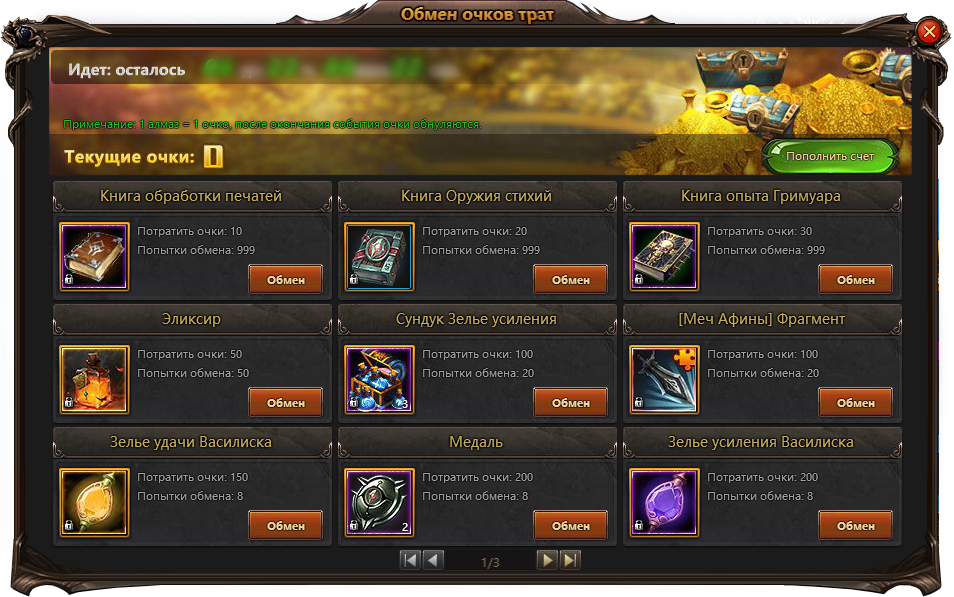The image size is (954, 597).
Task: Jump to the first page of items
Action: pos(410,560)
